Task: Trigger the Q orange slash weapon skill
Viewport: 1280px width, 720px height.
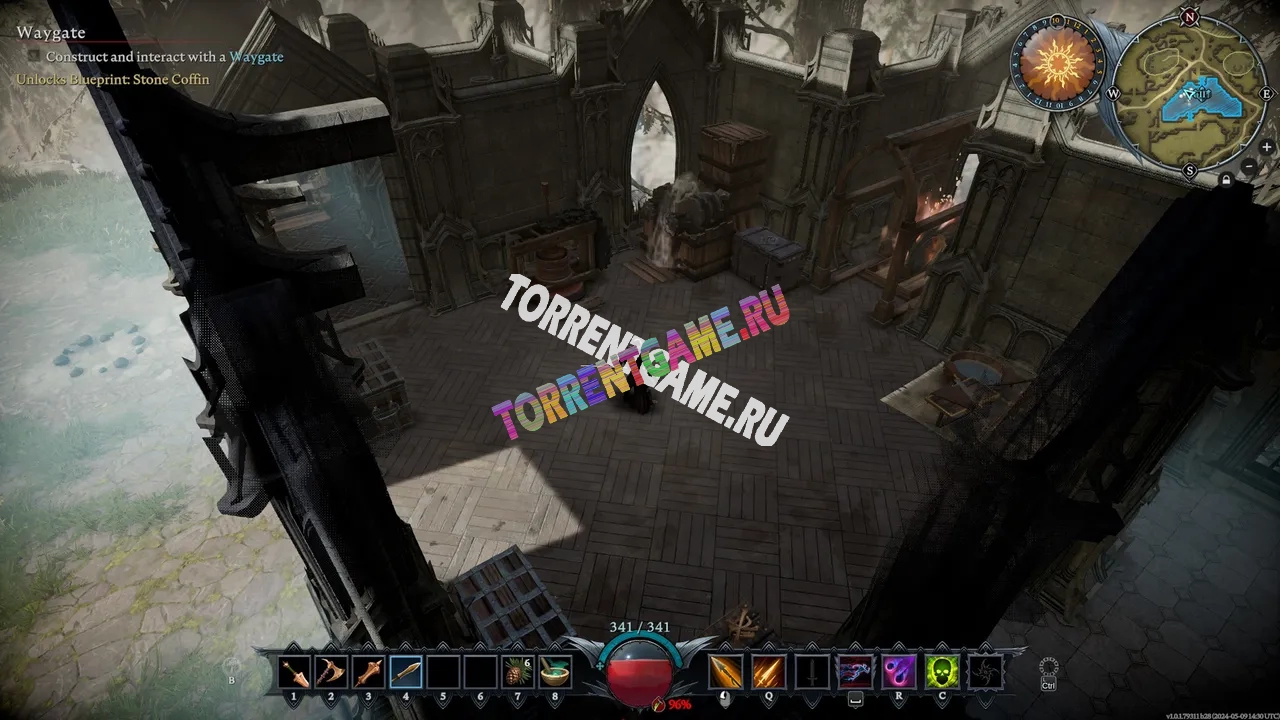Action: click(x=770, y=672)
